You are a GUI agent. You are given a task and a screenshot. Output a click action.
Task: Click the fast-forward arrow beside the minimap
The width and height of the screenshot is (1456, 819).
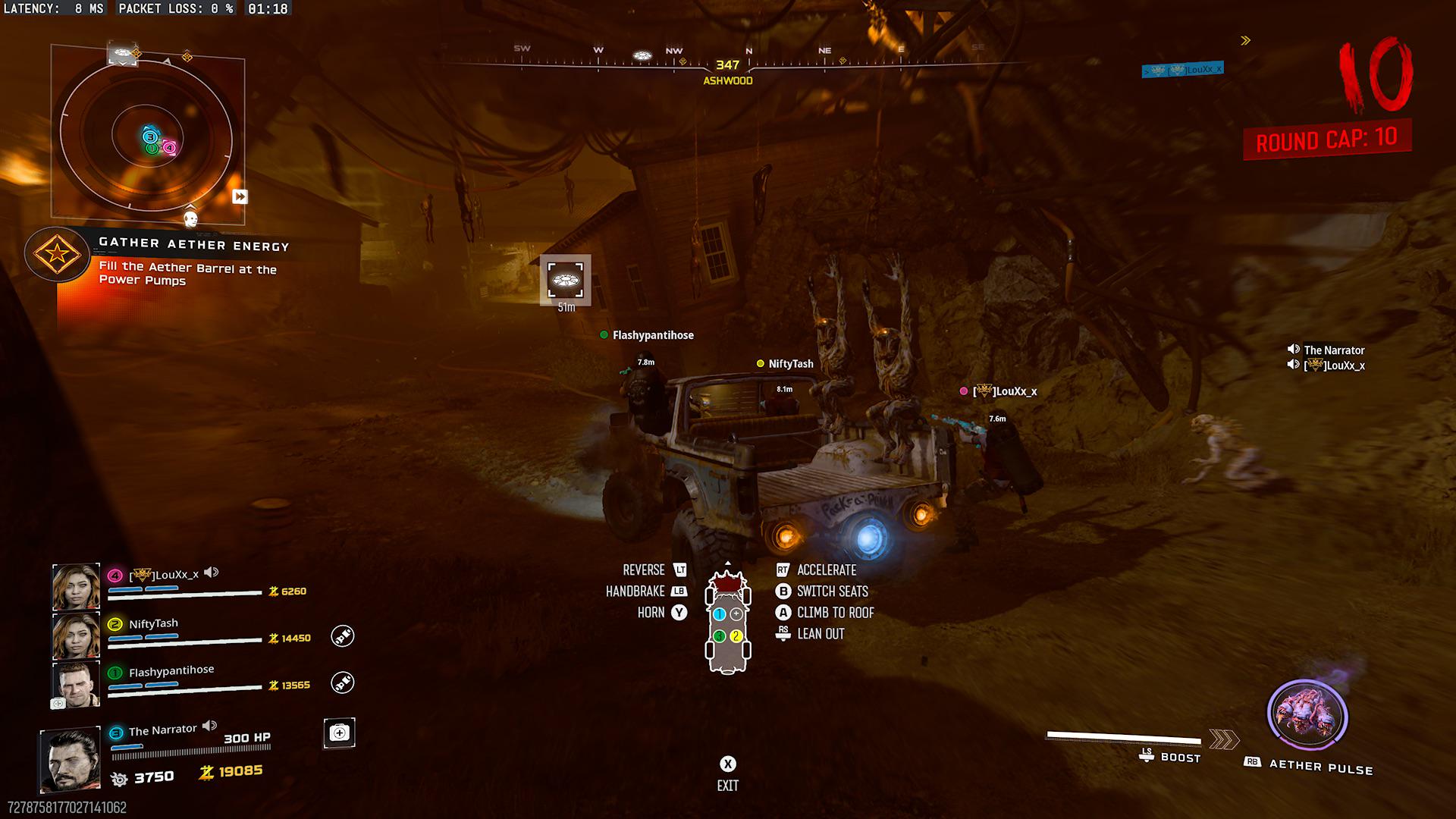(240, 196)
